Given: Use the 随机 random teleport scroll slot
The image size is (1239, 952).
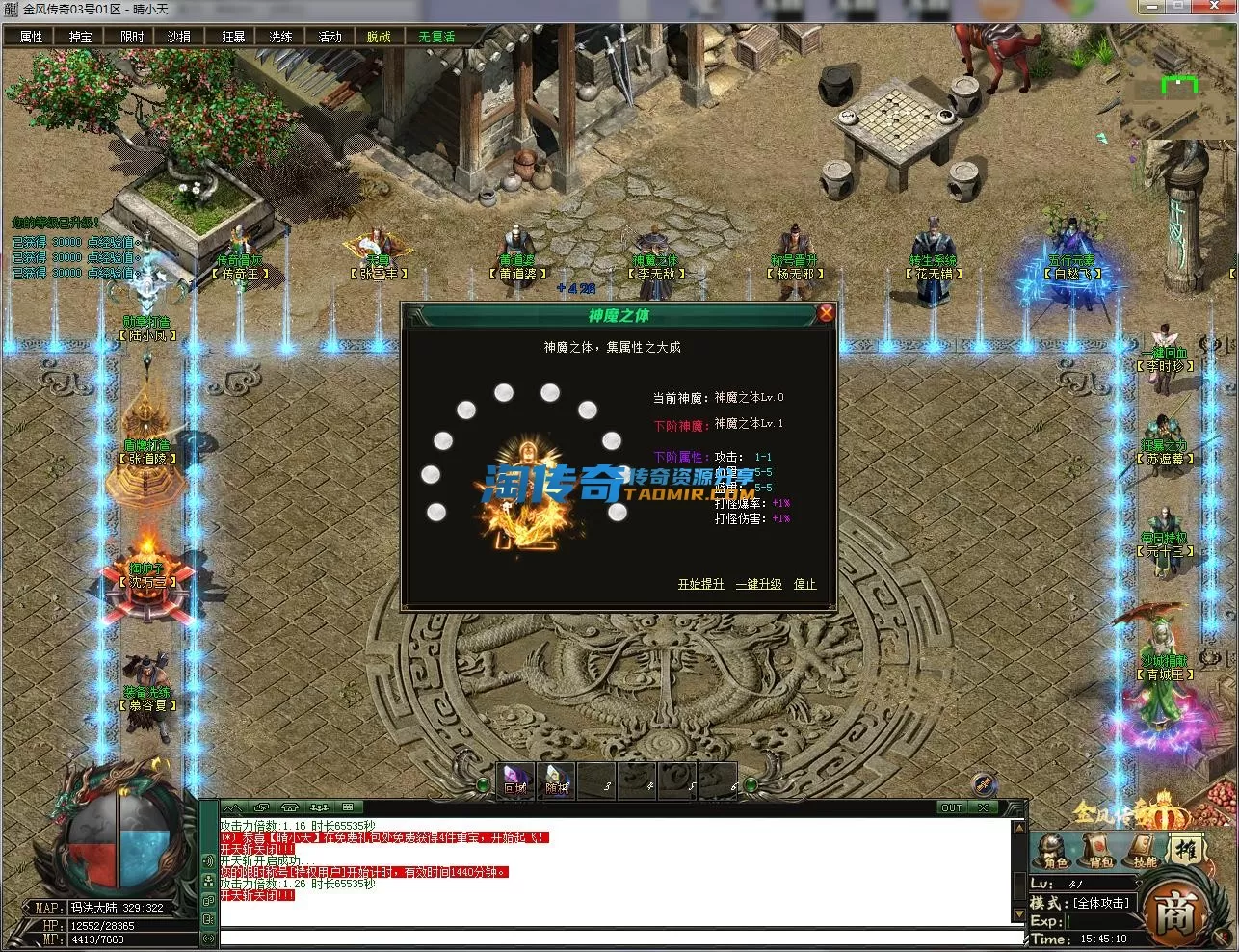Looking at the screenshot, I should pos(556,780).
